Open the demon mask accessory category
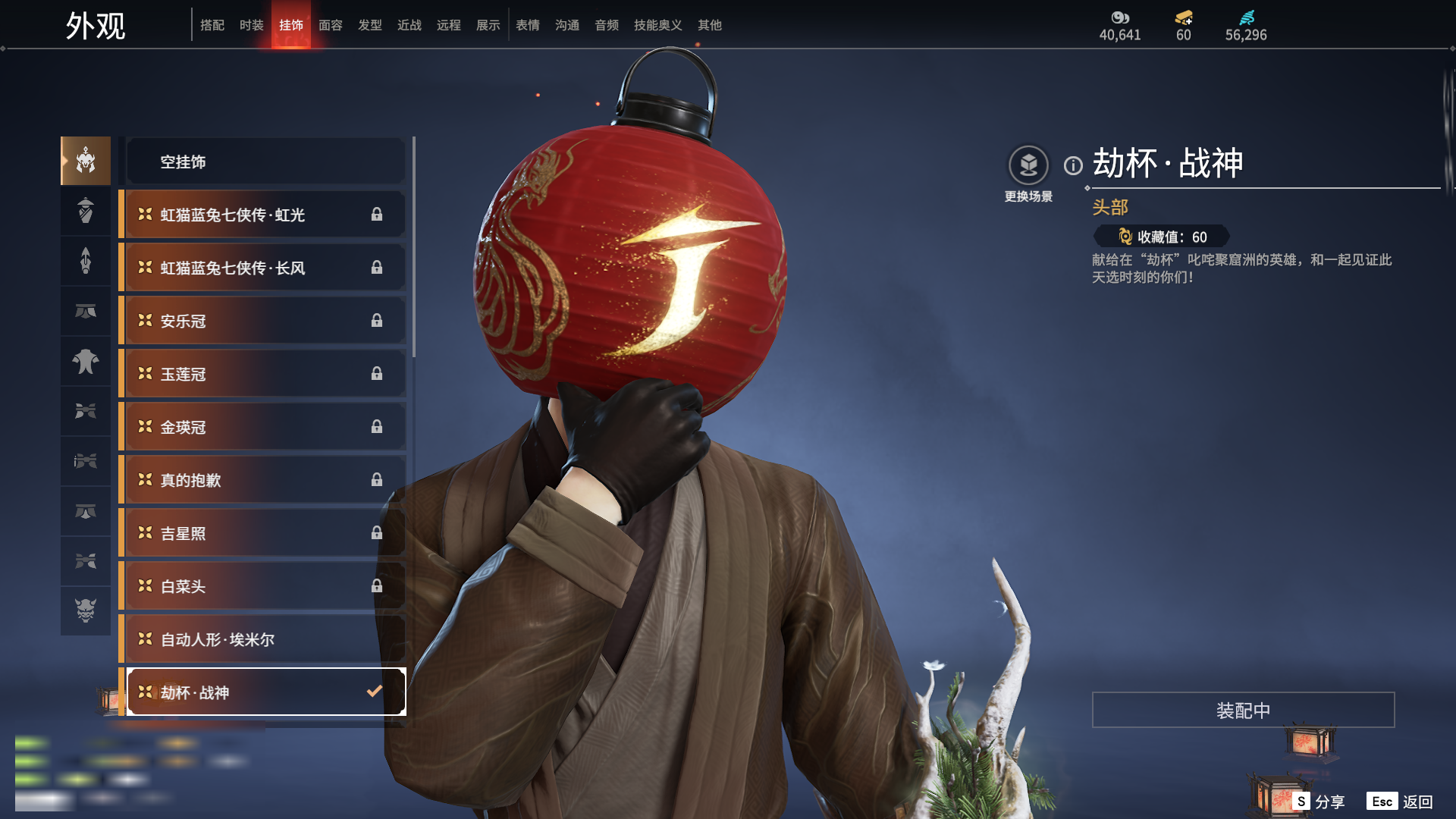The width and height of the screenshot is (1456, 819). [86, 610]
